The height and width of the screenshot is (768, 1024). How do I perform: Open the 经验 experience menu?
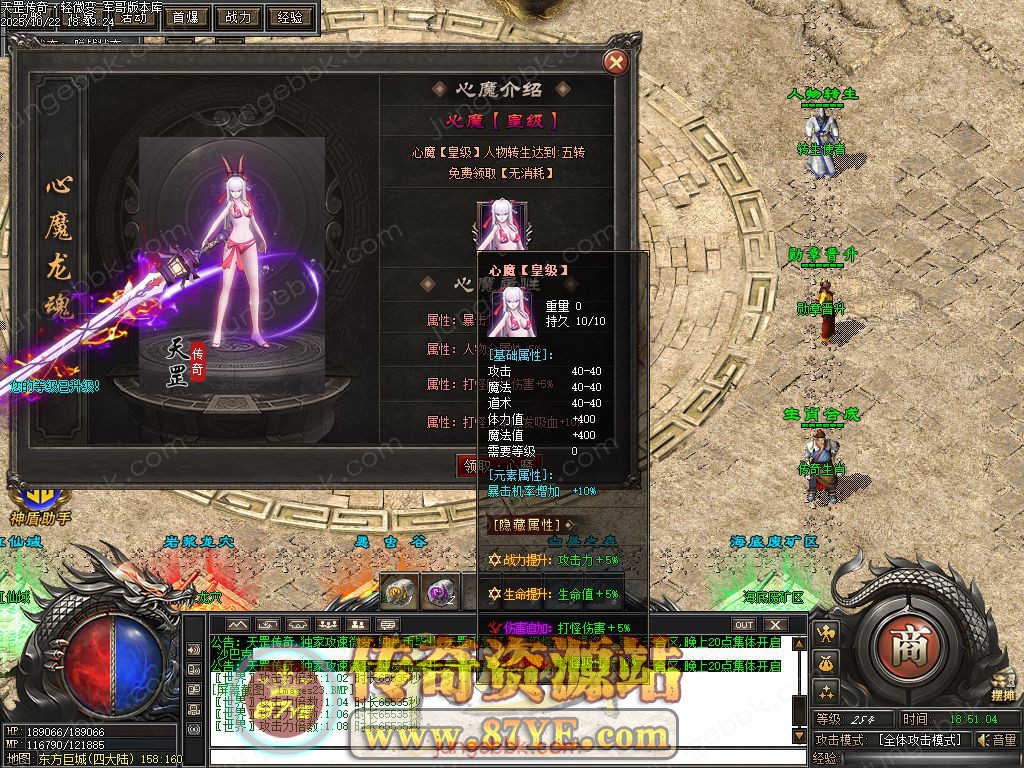[290, 17]
